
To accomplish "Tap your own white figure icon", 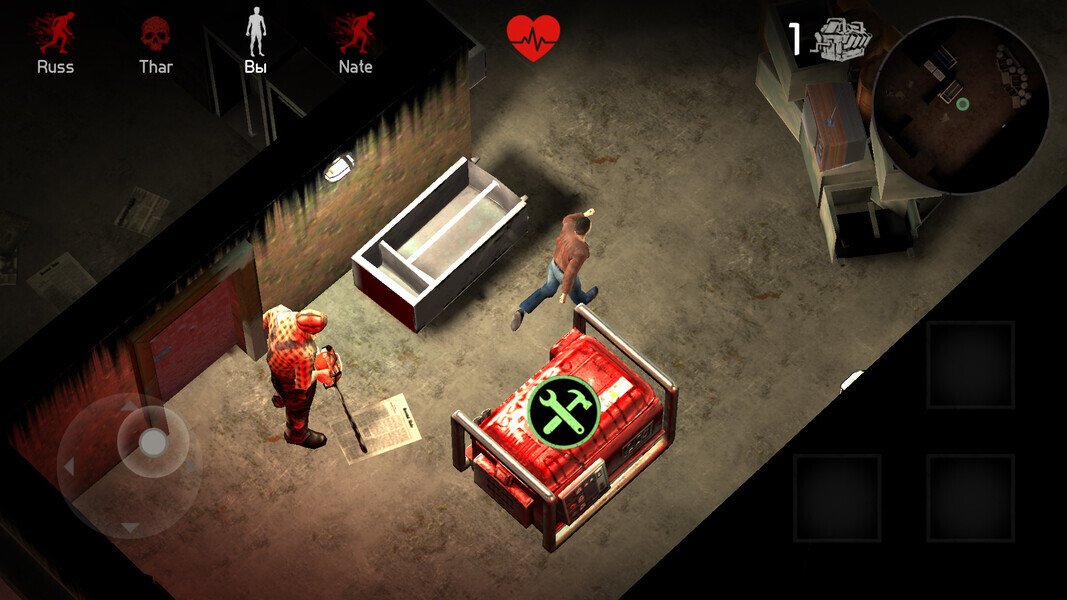I will (x=256, y=32).
